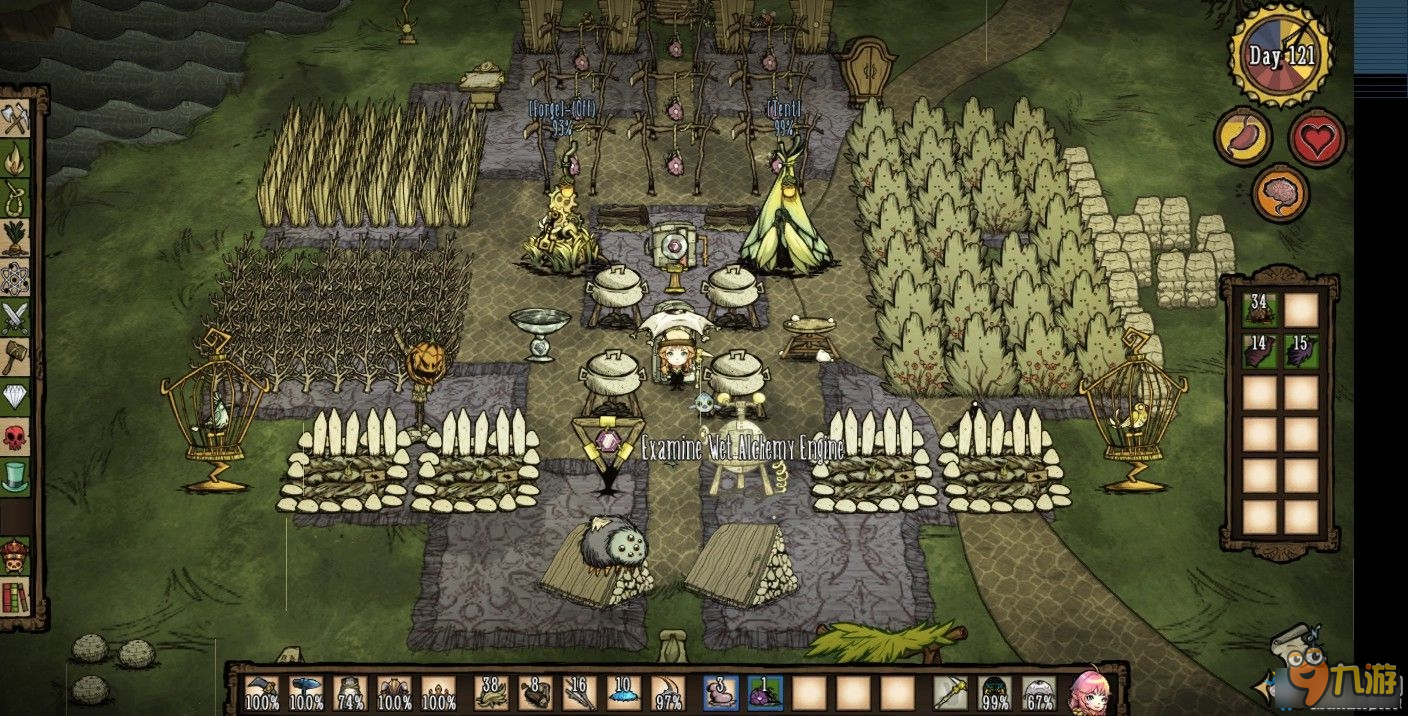The image size is (1408, 716).
Task: Switch to the red skull Magic tab
Action: click(16, 436)
